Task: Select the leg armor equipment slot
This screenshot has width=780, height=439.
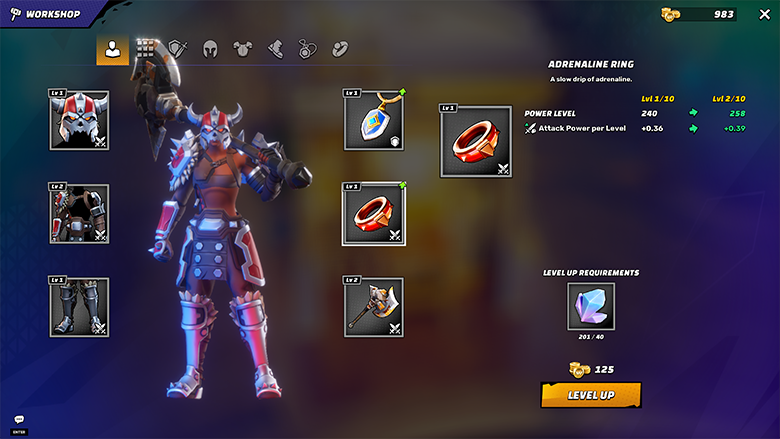Action: (x=79, y=306)
